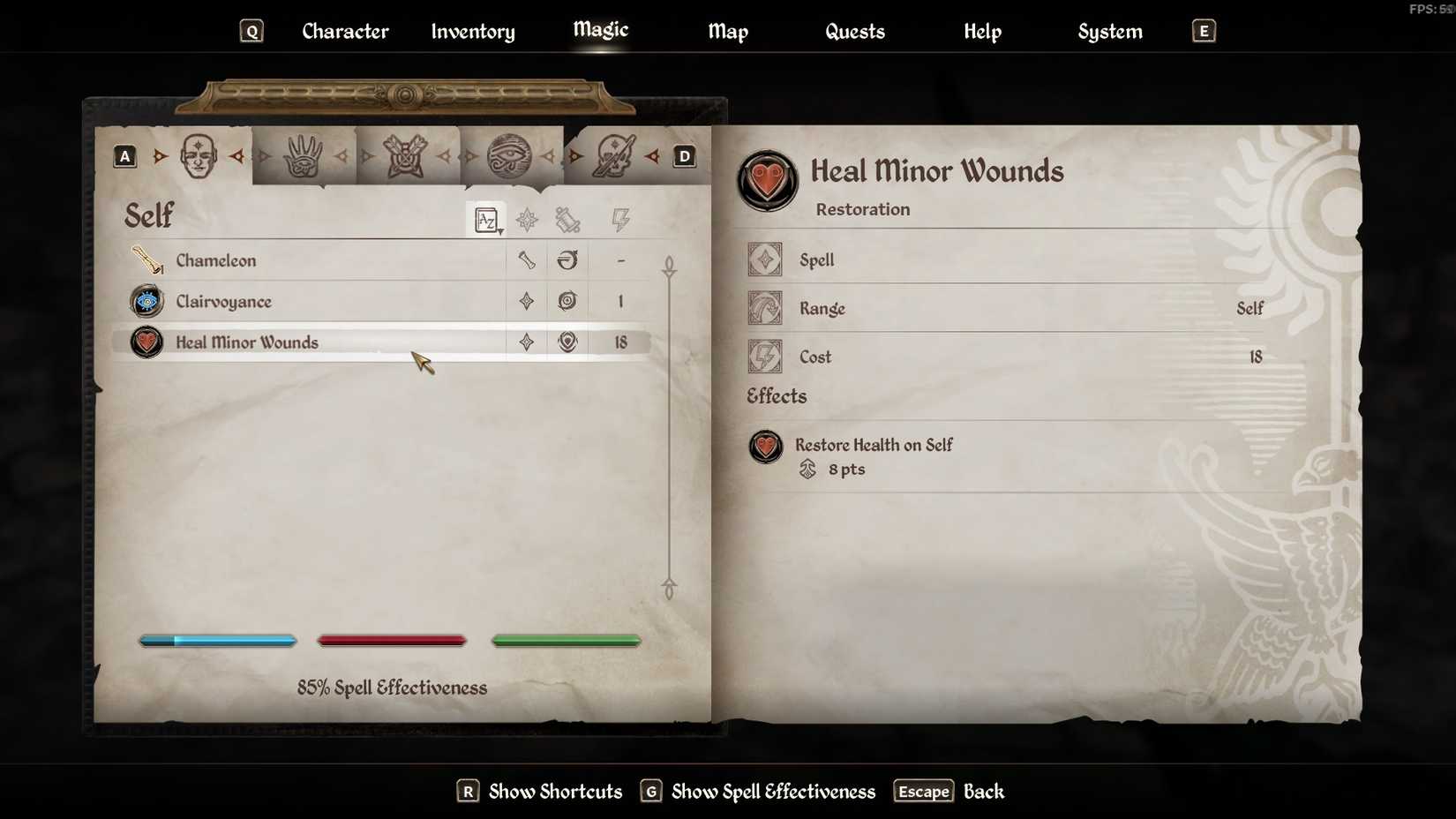Select the Chameleon spell row
This screenshot has width=1456, height=819.
[x=309, y=260]
